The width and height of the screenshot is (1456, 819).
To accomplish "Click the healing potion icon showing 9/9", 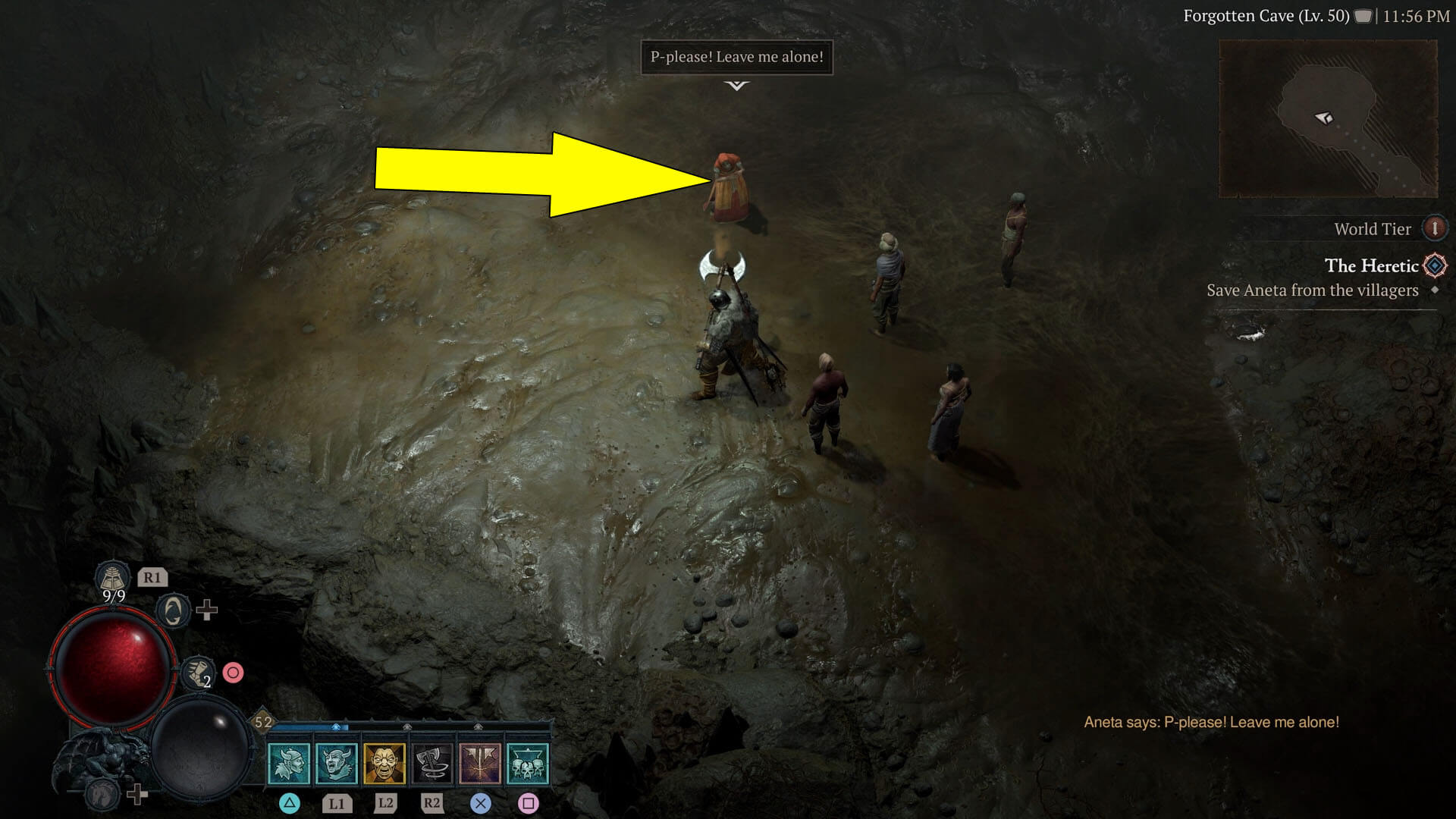I will click(113, 577).
